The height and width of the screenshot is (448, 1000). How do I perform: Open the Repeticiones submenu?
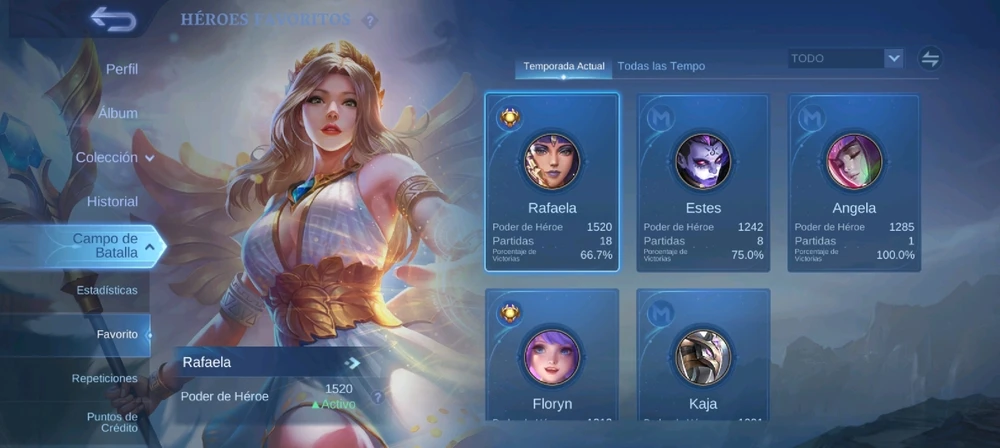point(105,378)
